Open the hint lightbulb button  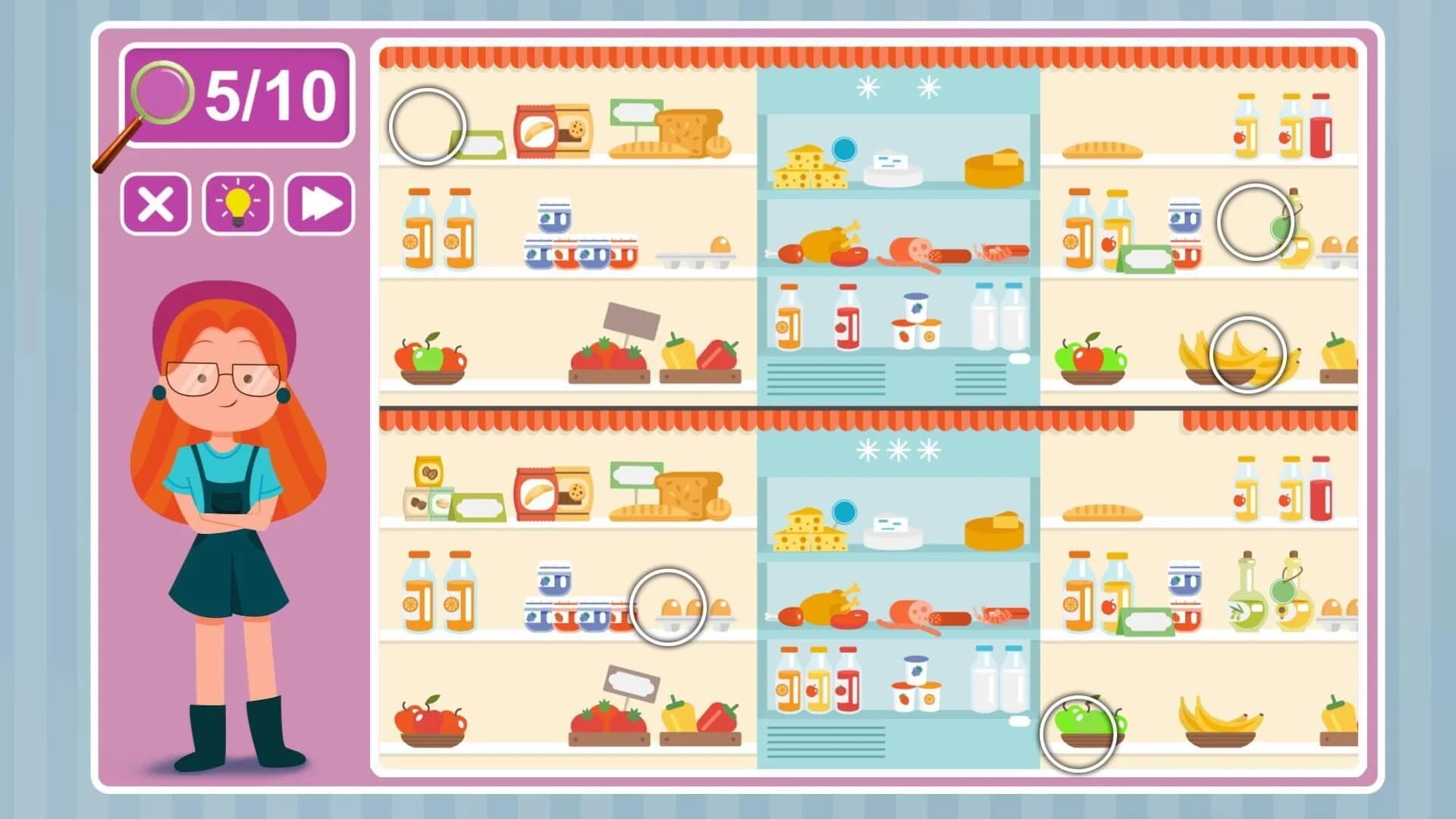(237, 203)
